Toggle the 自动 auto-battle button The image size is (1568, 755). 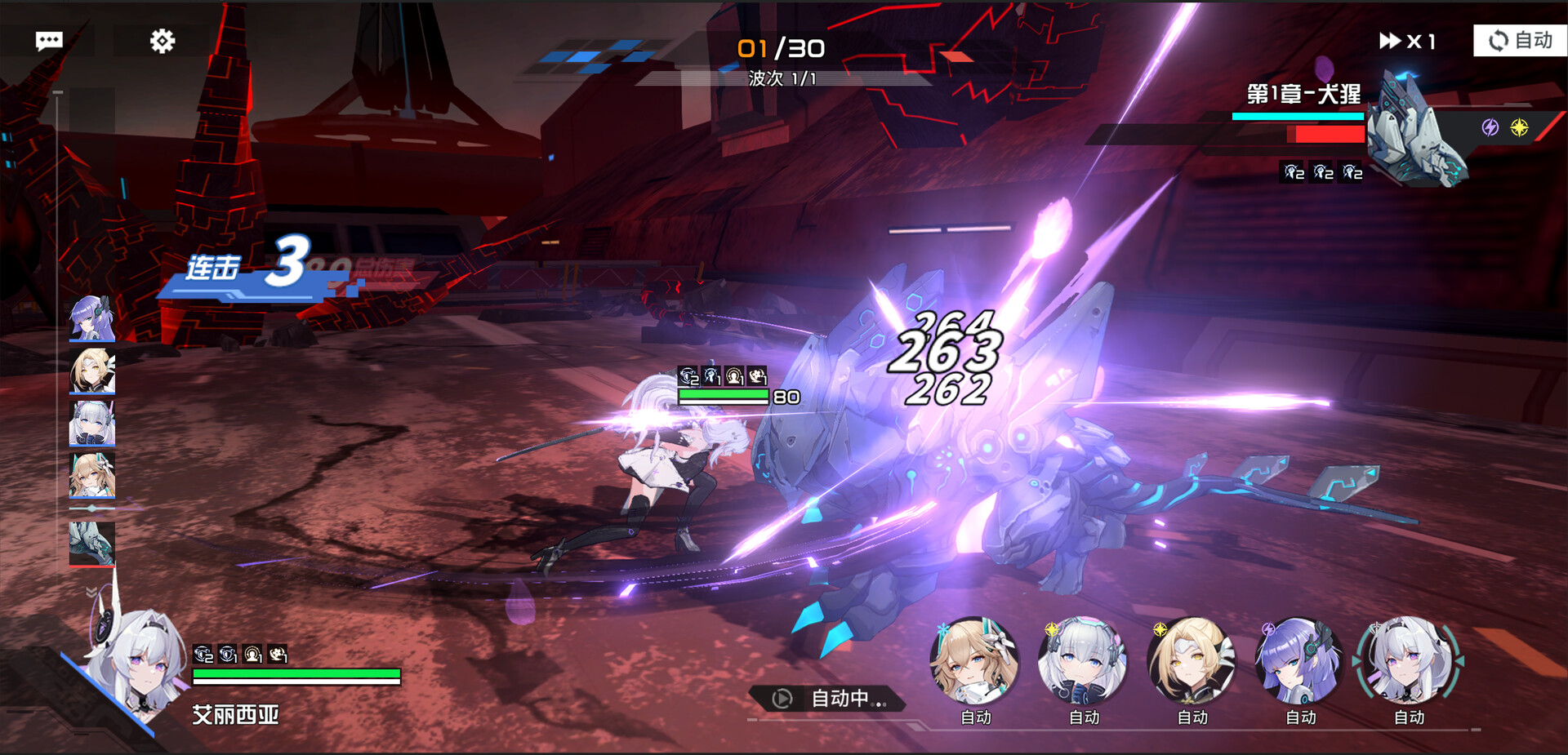tap(1520, 40)
